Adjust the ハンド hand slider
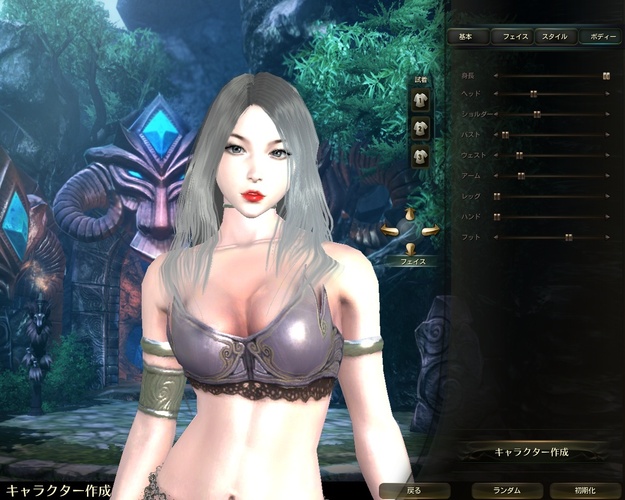The image size is (625, 500). 497,216
